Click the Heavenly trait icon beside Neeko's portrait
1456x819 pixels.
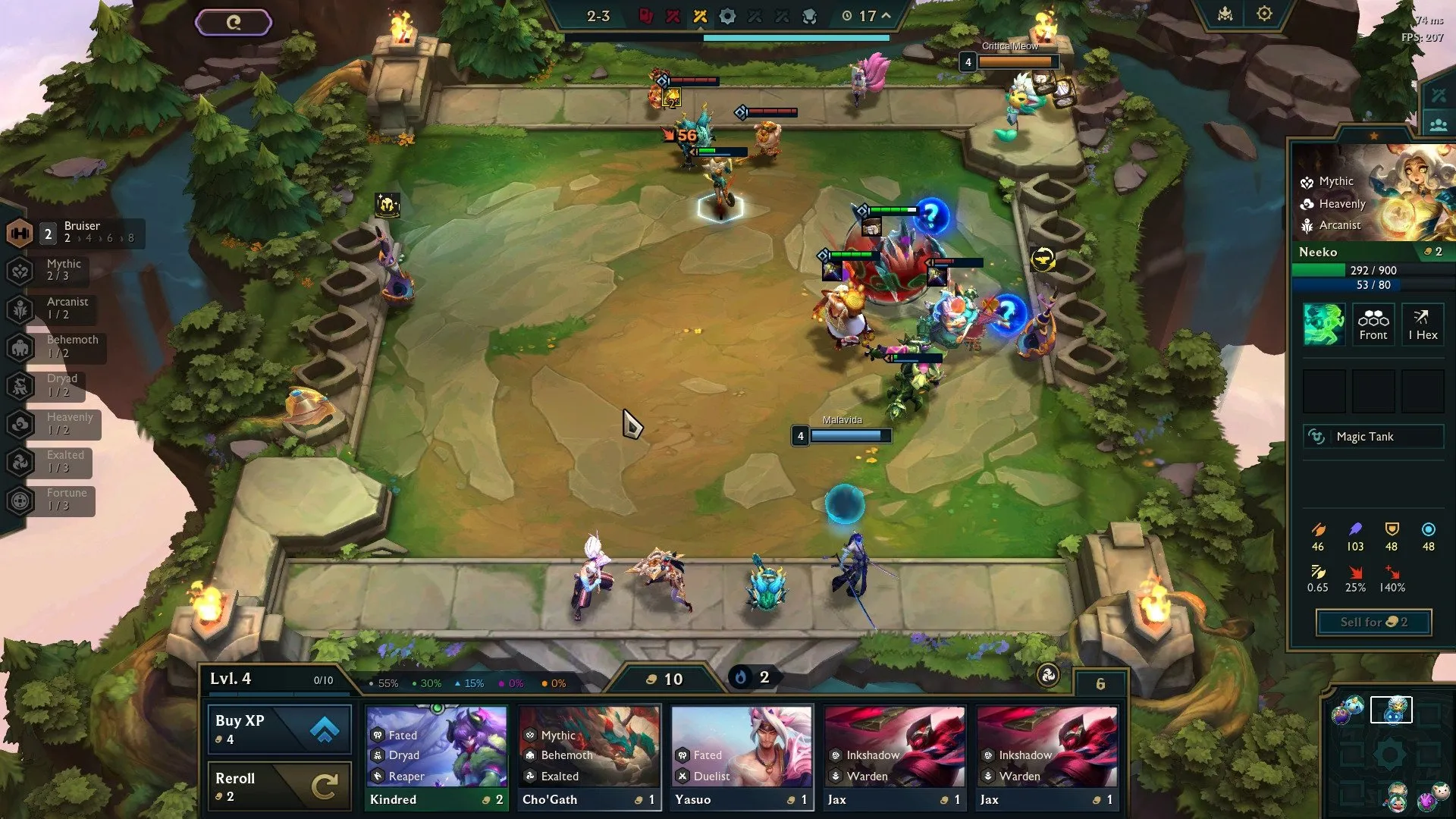click(x=1307, y=204)
